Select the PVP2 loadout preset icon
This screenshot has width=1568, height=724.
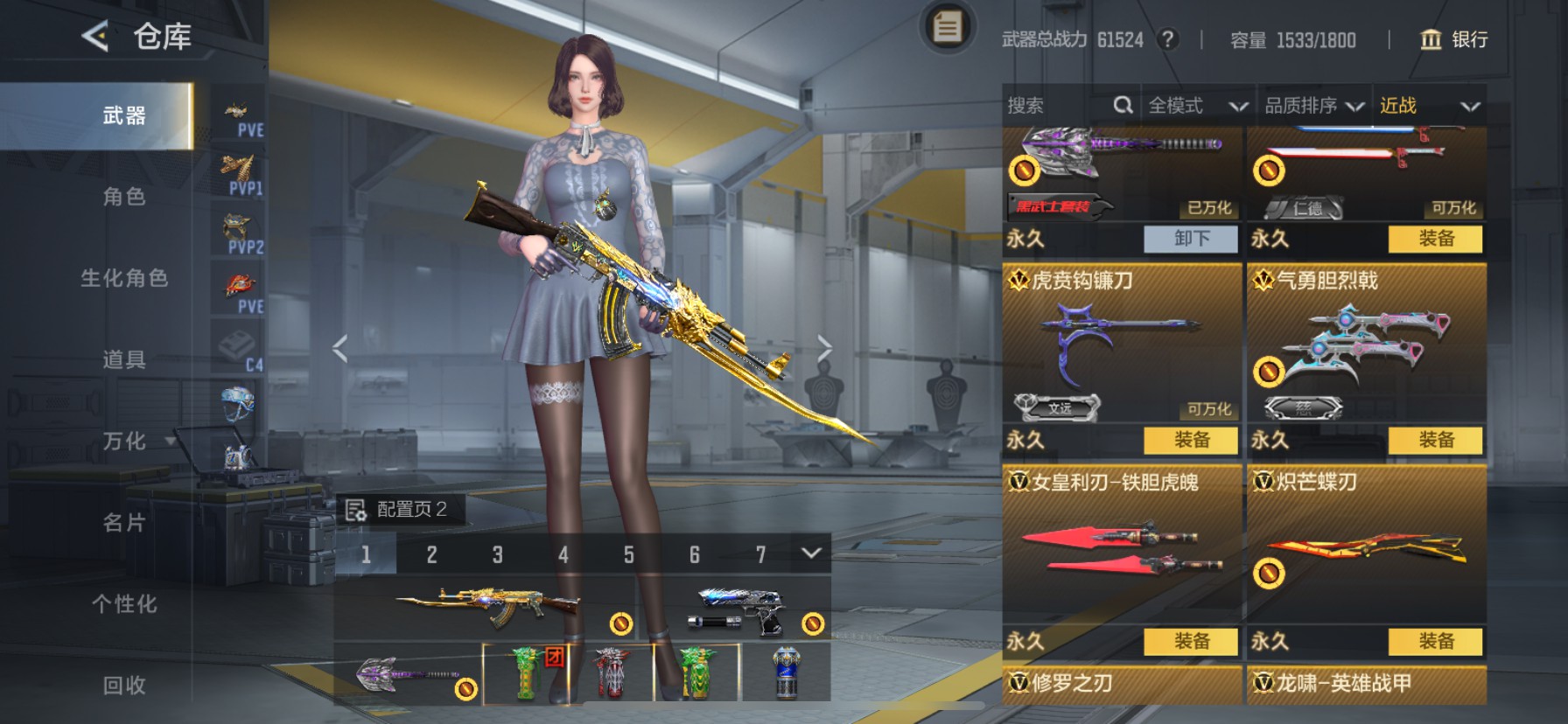click(236, 229)
